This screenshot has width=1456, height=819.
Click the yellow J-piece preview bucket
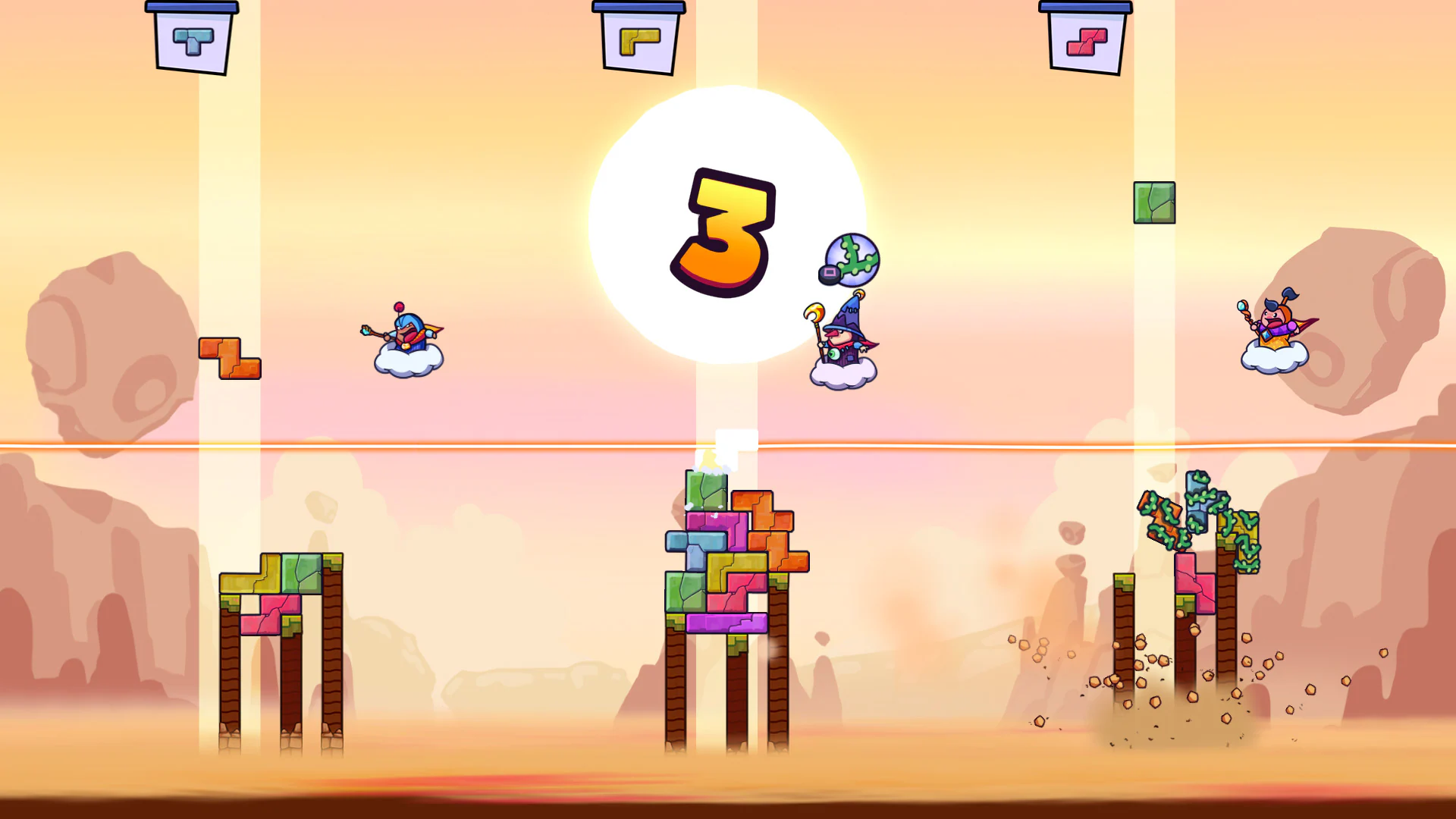[641, 38]
